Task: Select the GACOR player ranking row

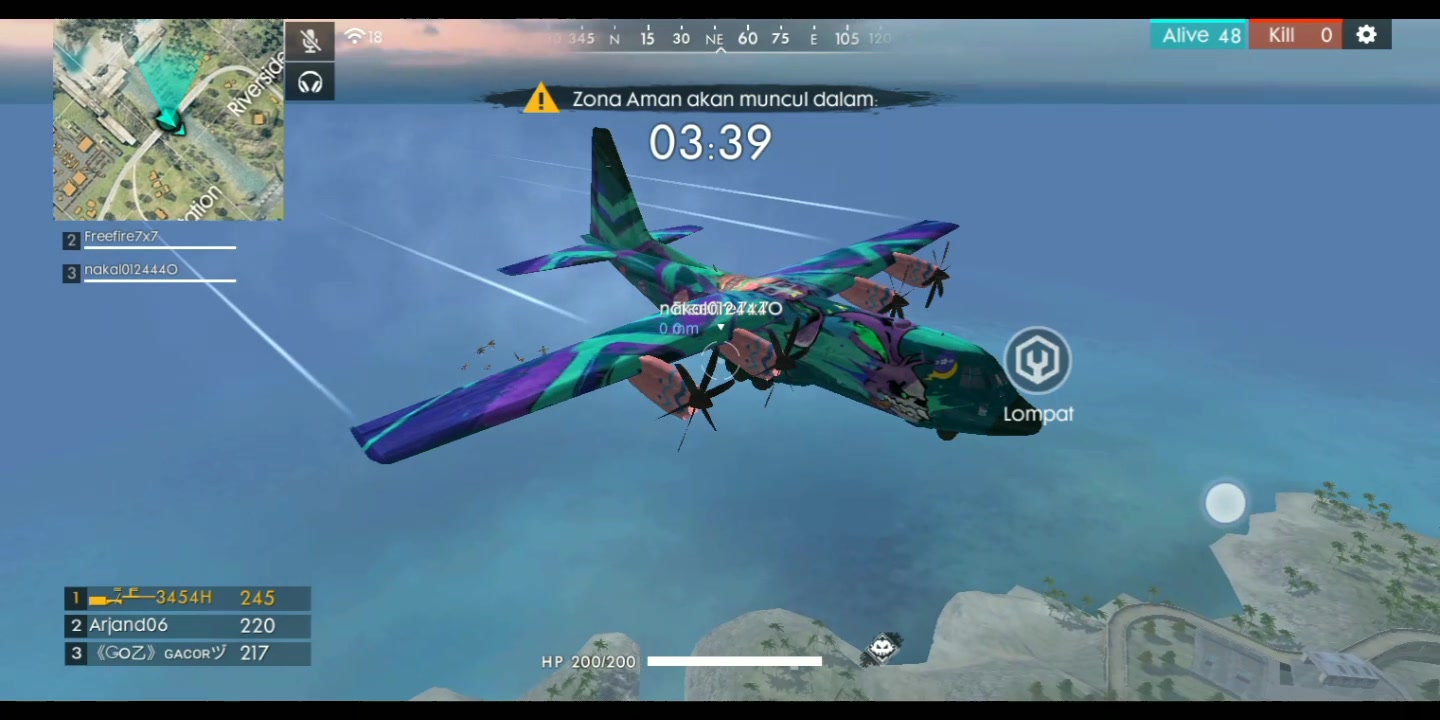Action: [187, 654]
